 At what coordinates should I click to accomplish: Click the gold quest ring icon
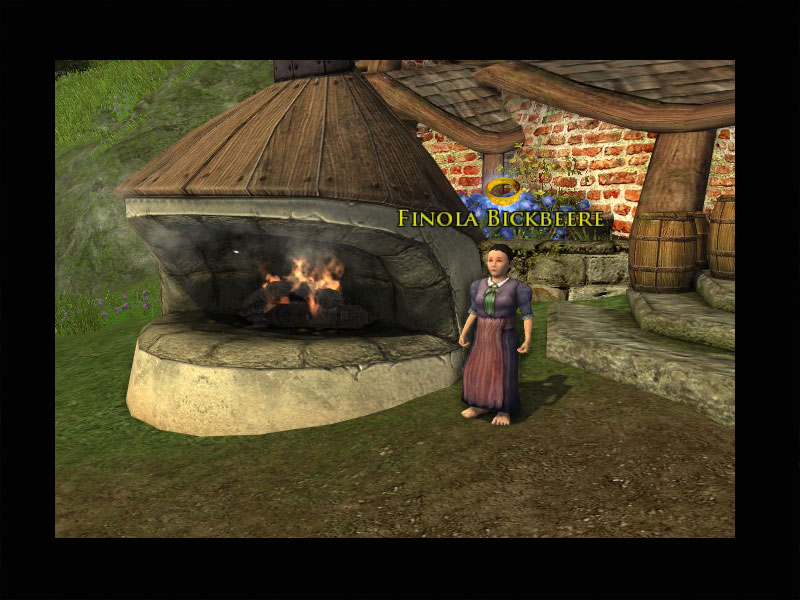[501, 189]
